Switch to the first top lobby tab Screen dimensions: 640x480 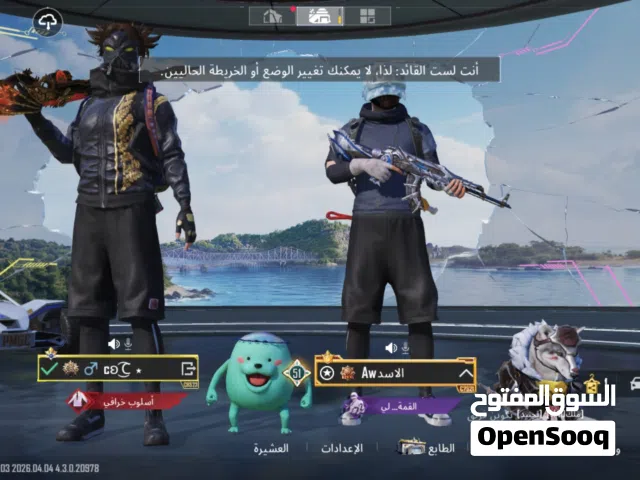[x=272, y=16]
